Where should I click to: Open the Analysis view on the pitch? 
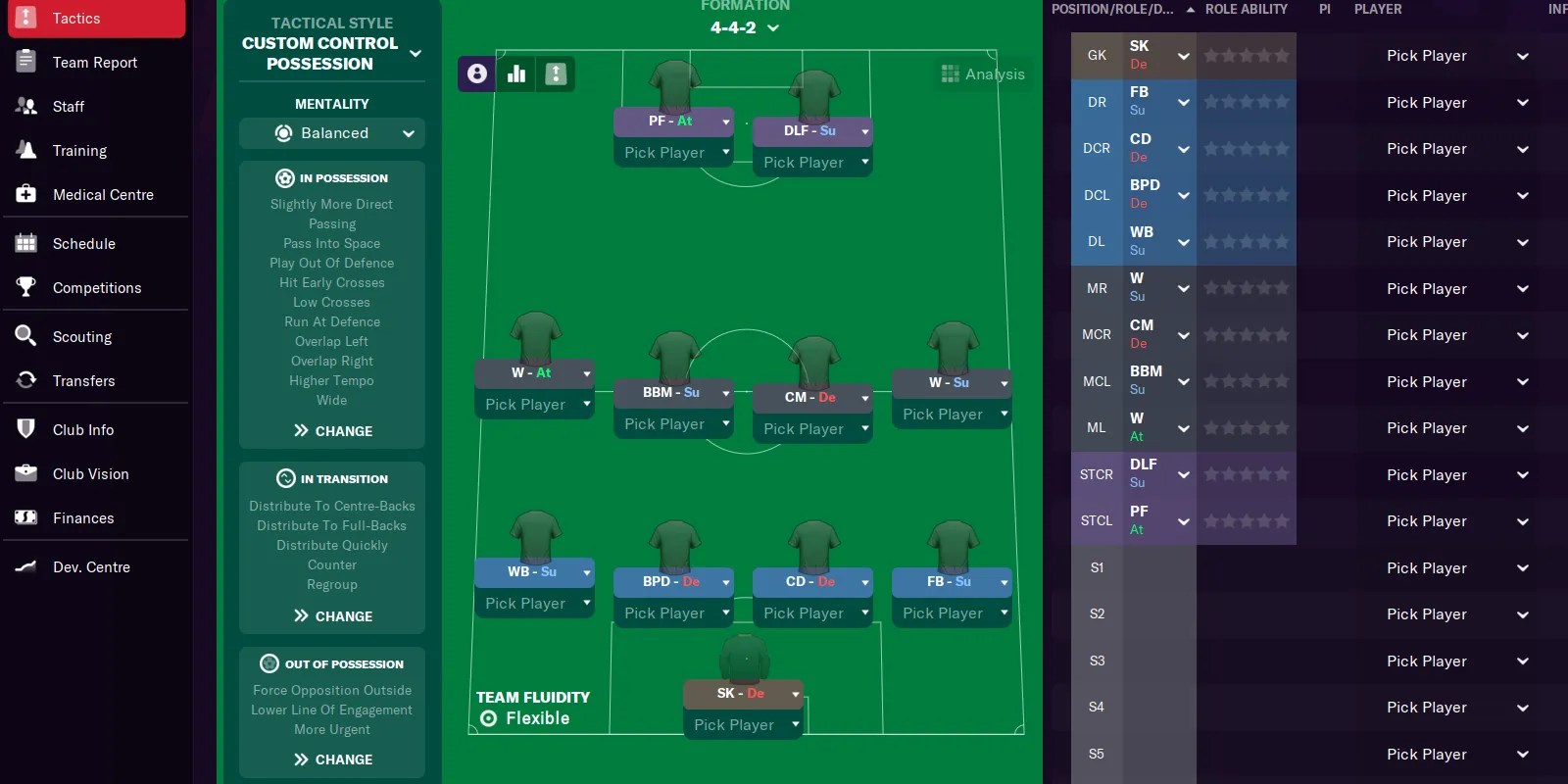click(981, 73)
